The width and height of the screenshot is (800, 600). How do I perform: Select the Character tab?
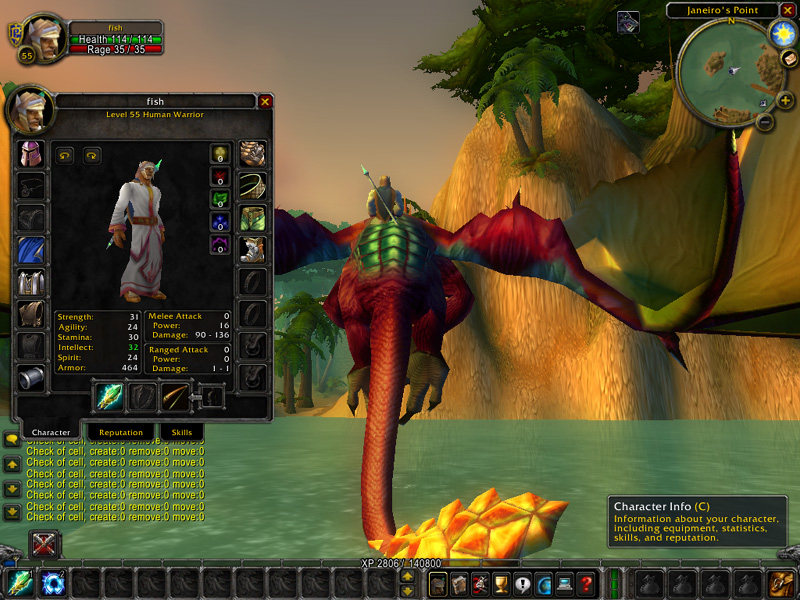[51, 432]
